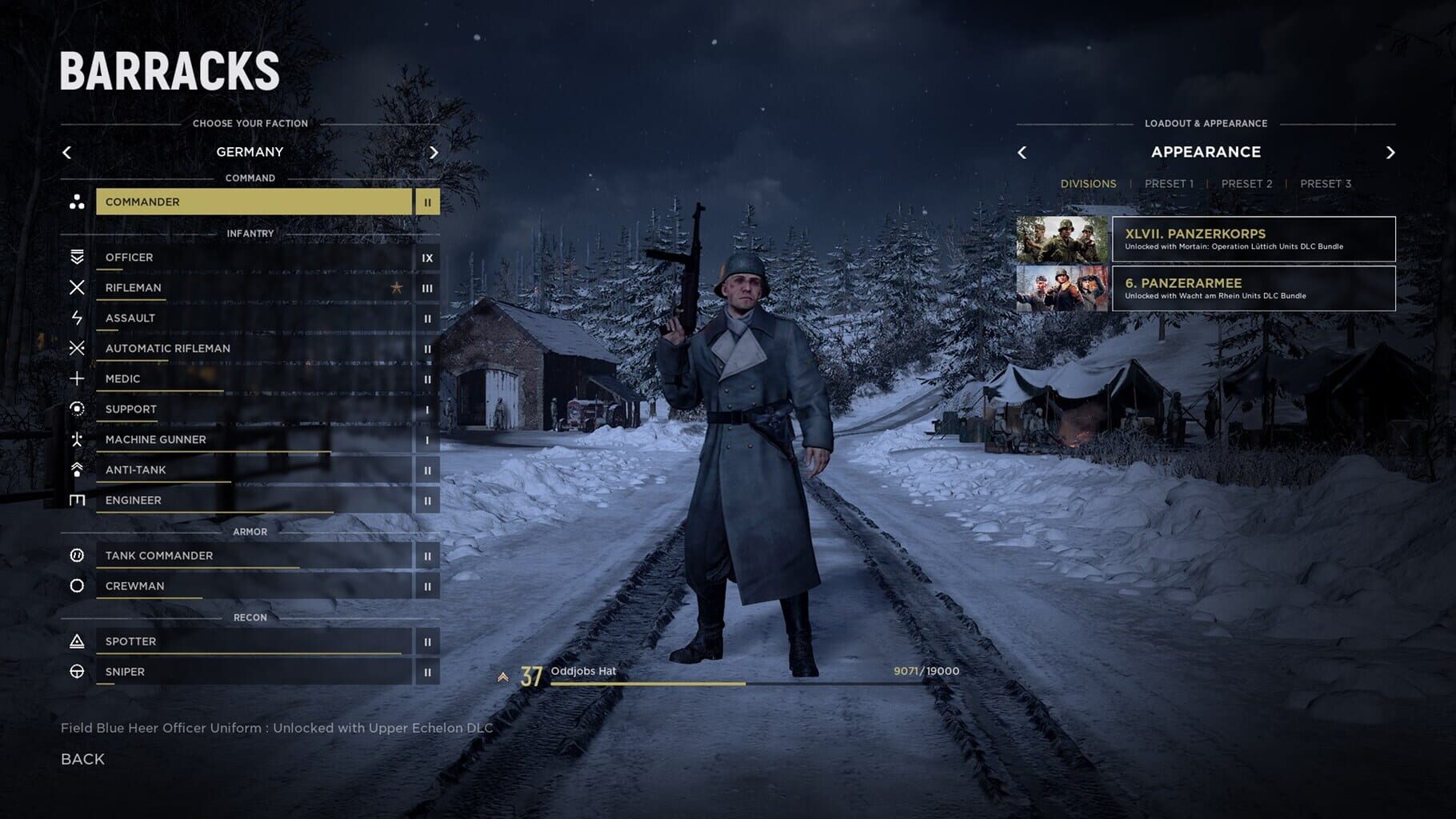The image size is (1456, 819).
Task: Click the Medic cross icon
Action: (78, 378)
